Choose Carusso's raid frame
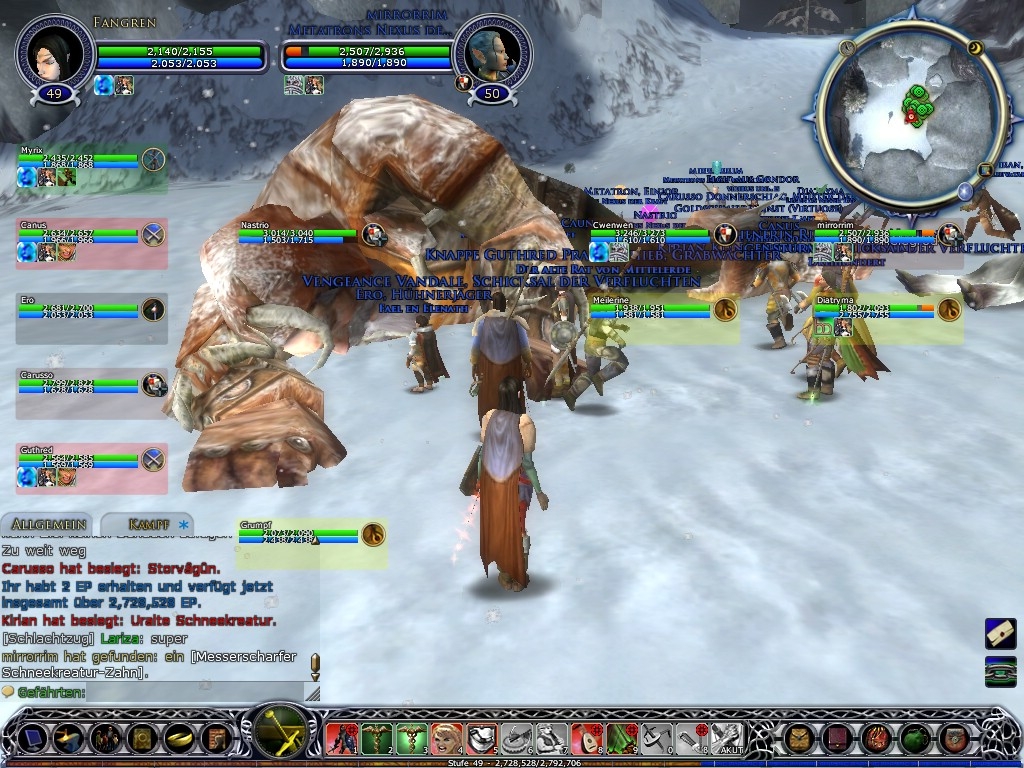This screenshot has height=768, width=1024. (80, 386)
